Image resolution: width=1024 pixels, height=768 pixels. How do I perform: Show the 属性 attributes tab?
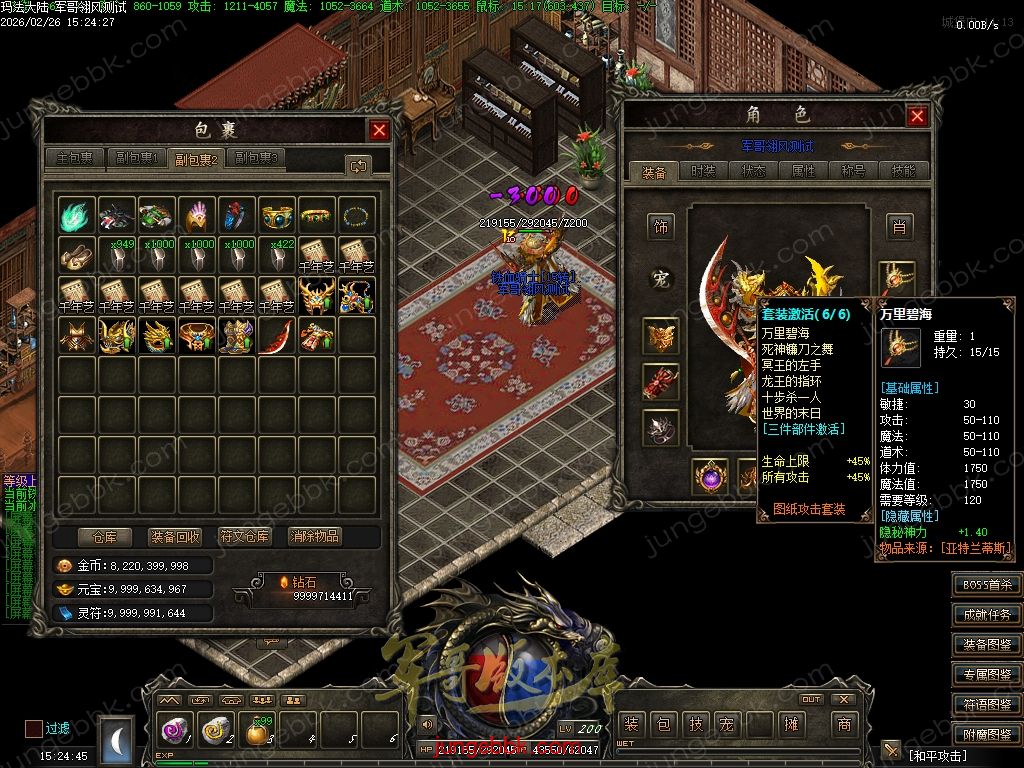point(804,171)
